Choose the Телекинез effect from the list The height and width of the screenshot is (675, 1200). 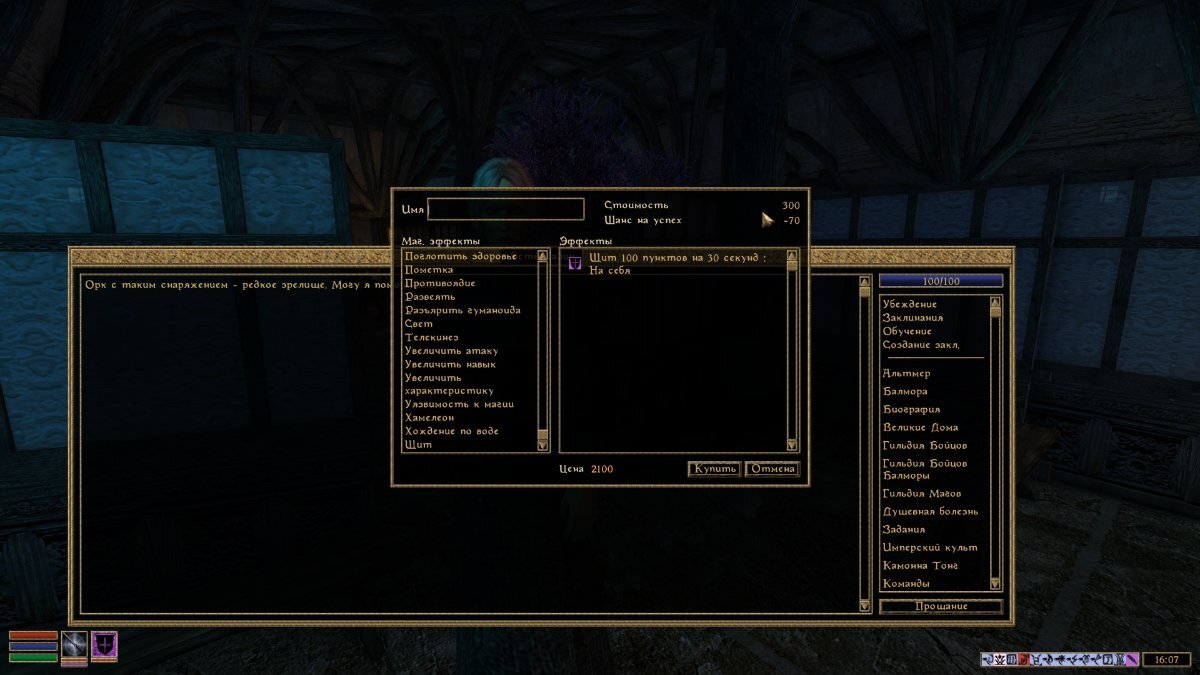pos(432,337)
